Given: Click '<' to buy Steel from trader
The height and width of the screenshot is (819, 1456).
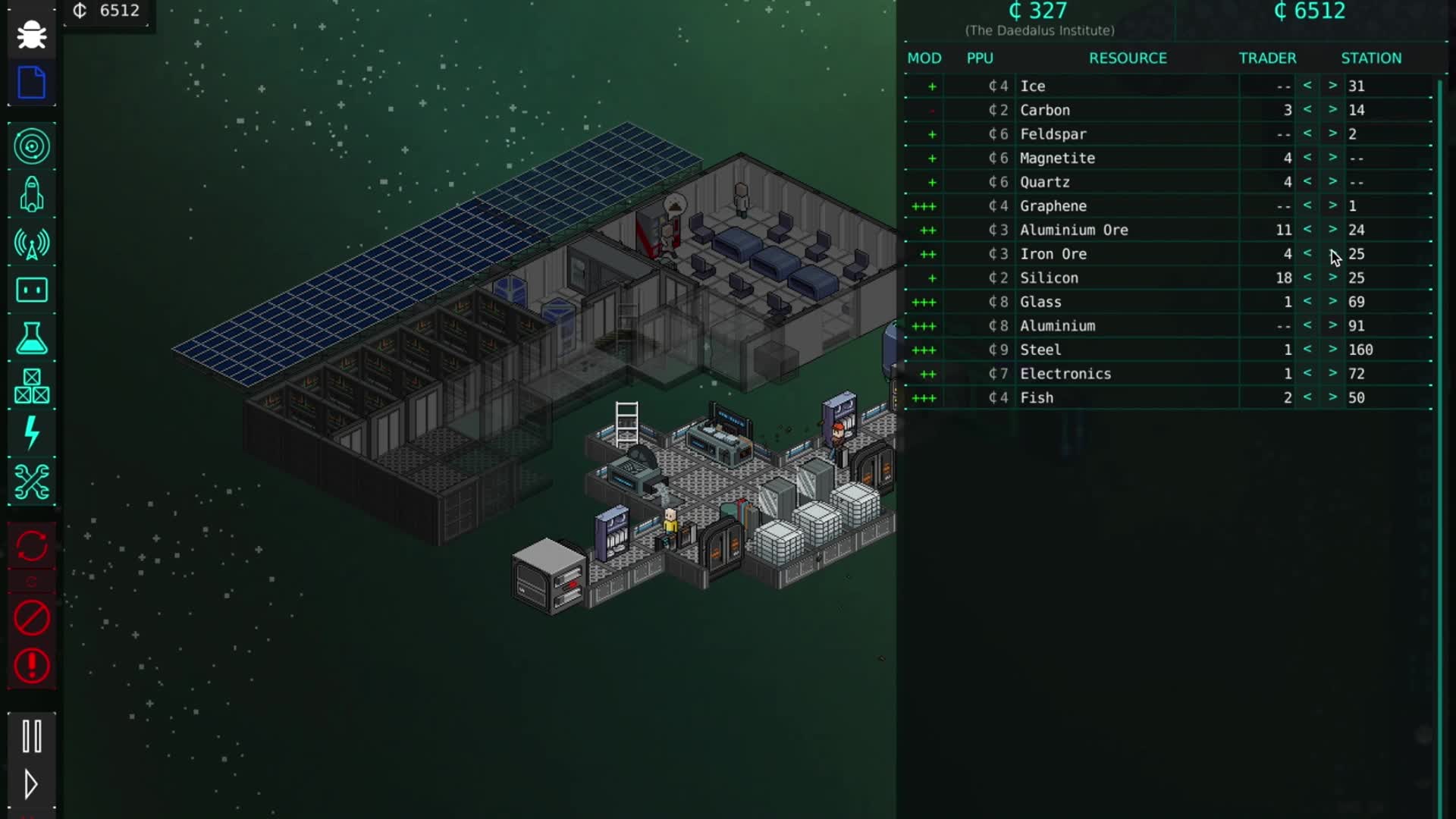Looking at the screenshot, I should click(x=1307, y=350).
